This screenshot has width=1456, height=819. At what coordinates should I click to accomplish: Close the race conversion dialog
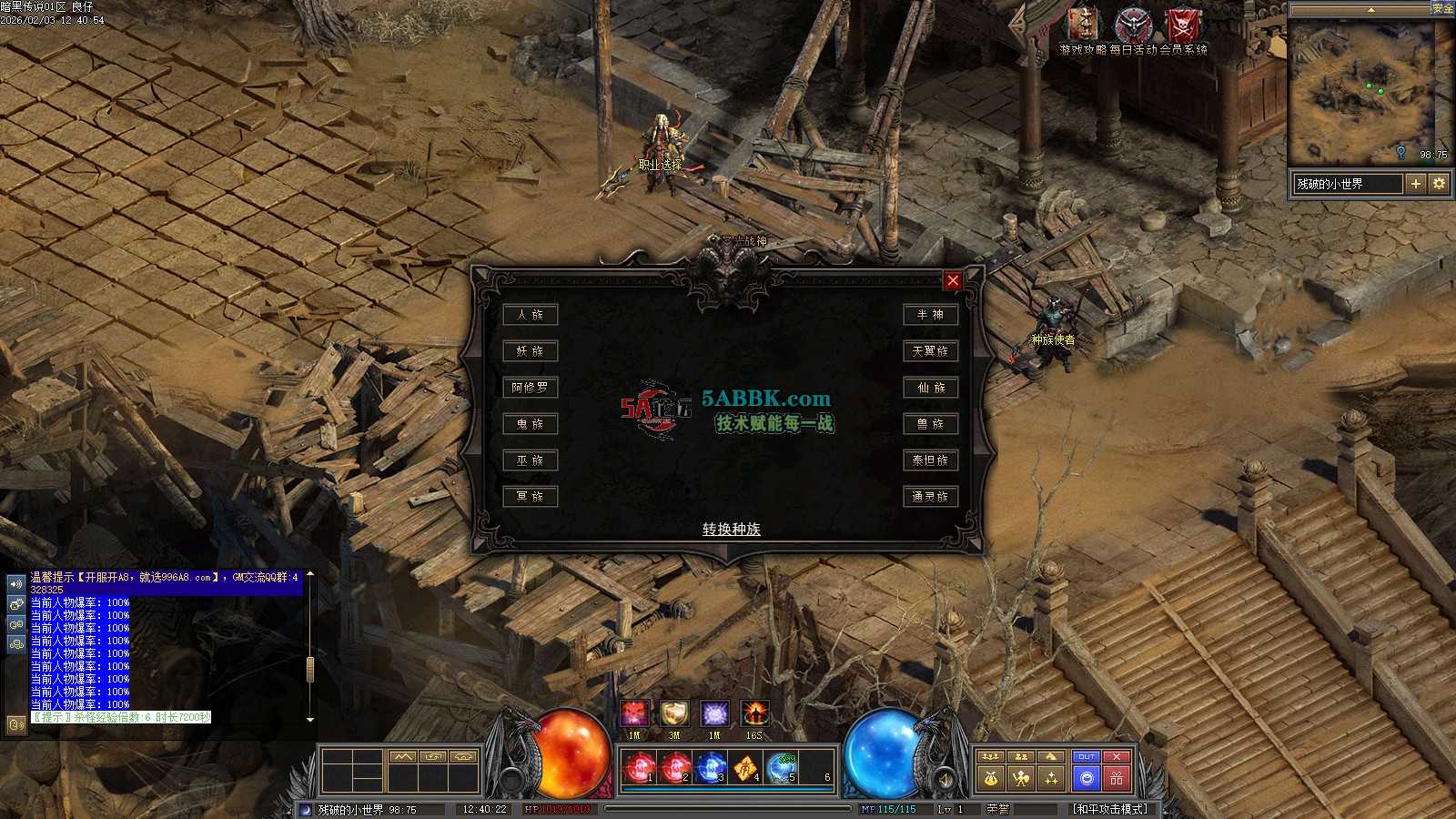(x=953, y=280)
